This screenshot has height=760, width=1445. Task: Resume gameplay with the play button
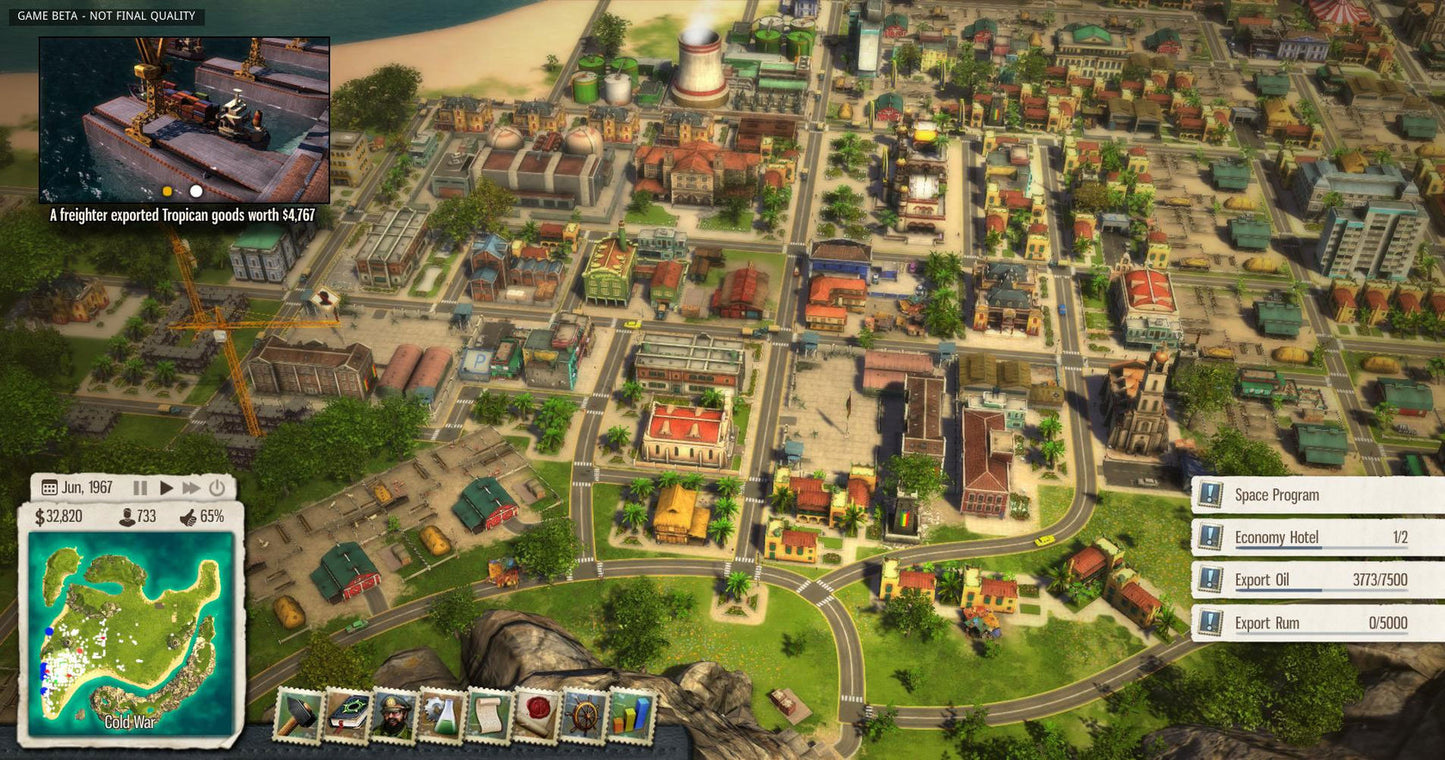165,487
